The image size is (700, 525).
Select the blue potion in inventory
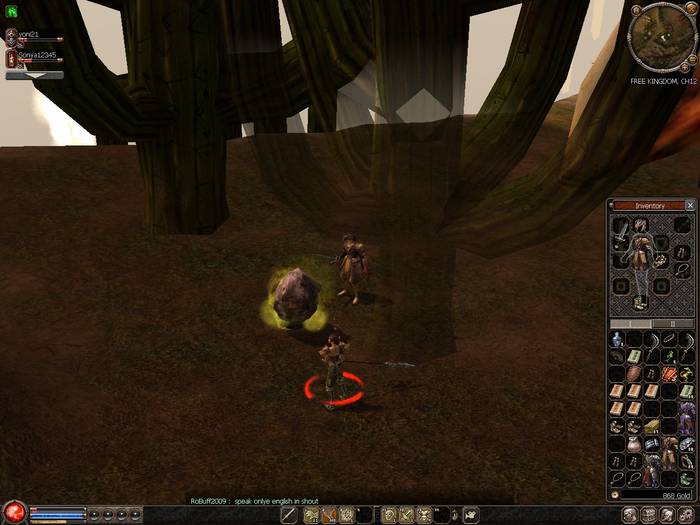[618, 340]
